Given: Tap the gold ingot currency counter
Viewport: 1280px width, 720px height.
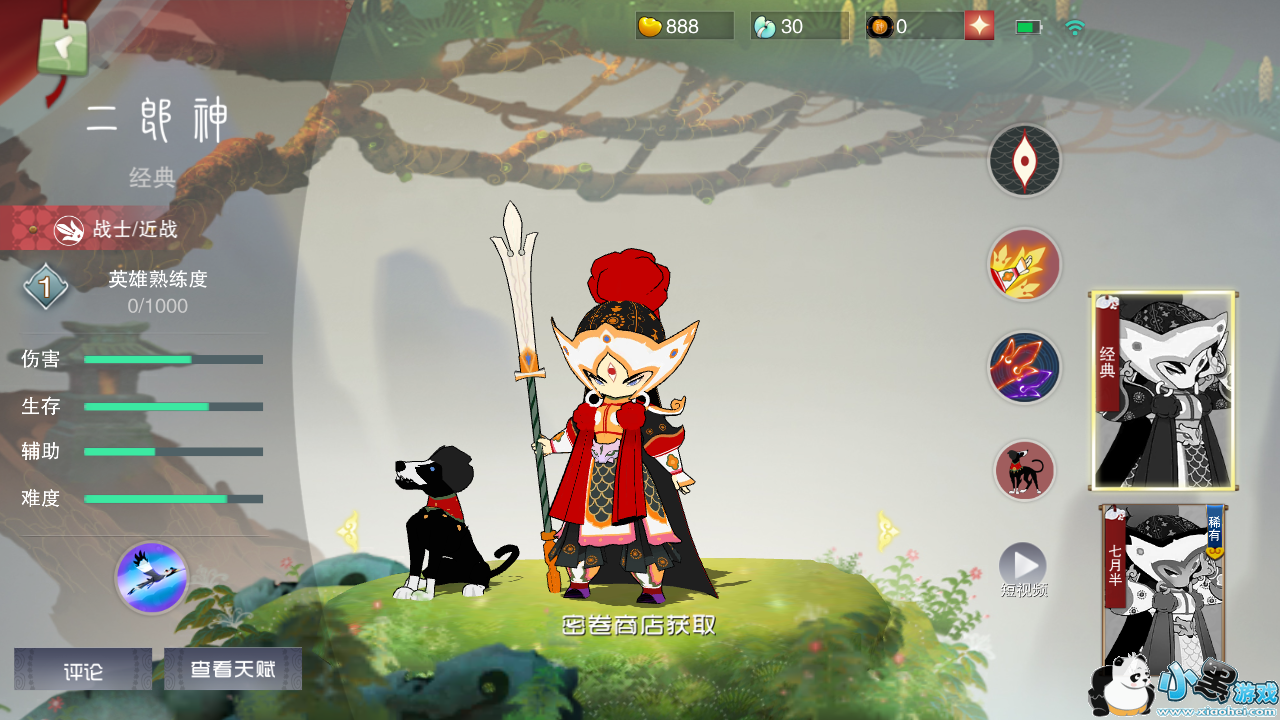Looking at the screenshot, I should [685, 26].
